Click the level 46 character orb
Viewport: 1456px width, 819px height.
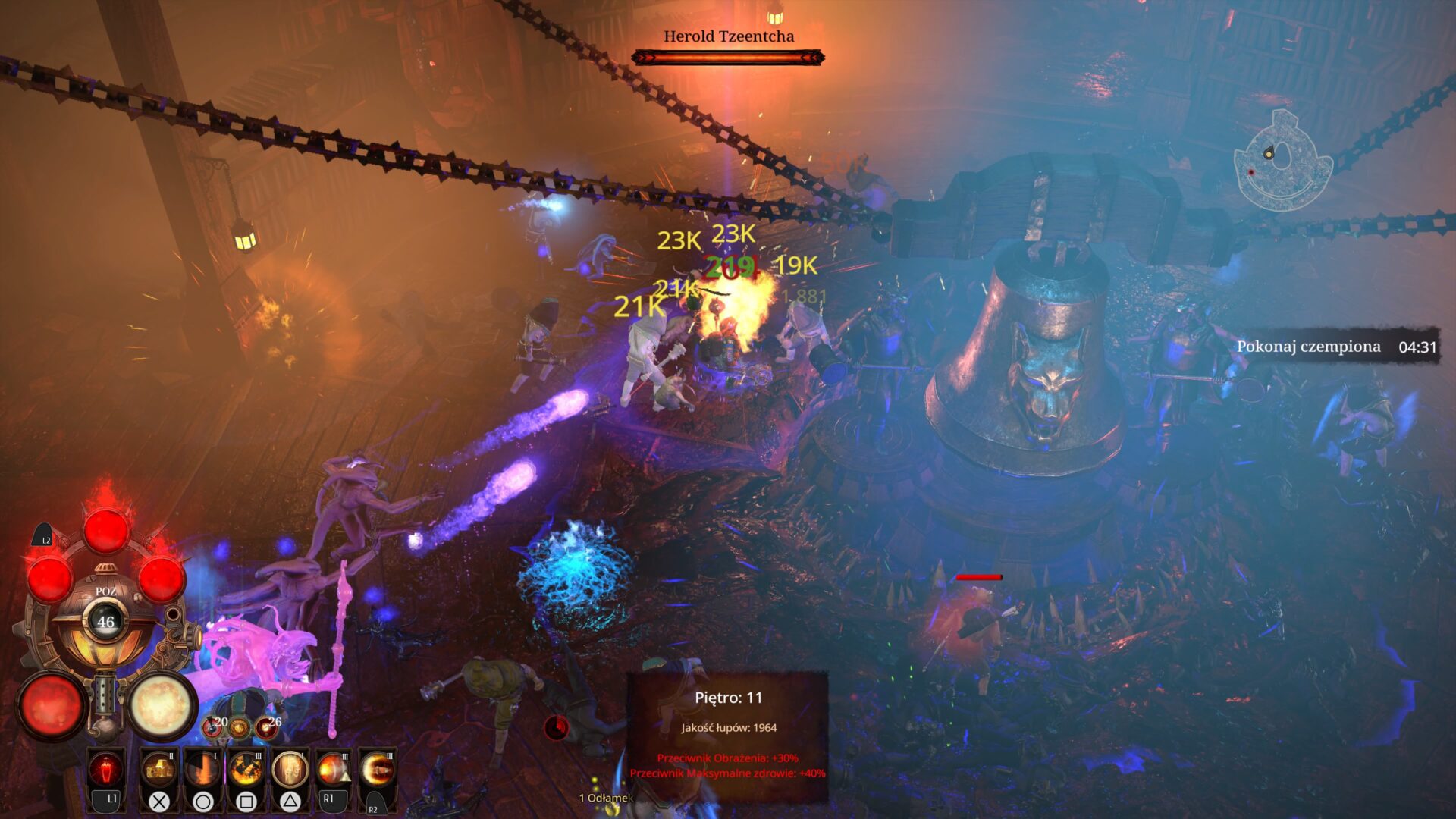[x=105, y=622]
